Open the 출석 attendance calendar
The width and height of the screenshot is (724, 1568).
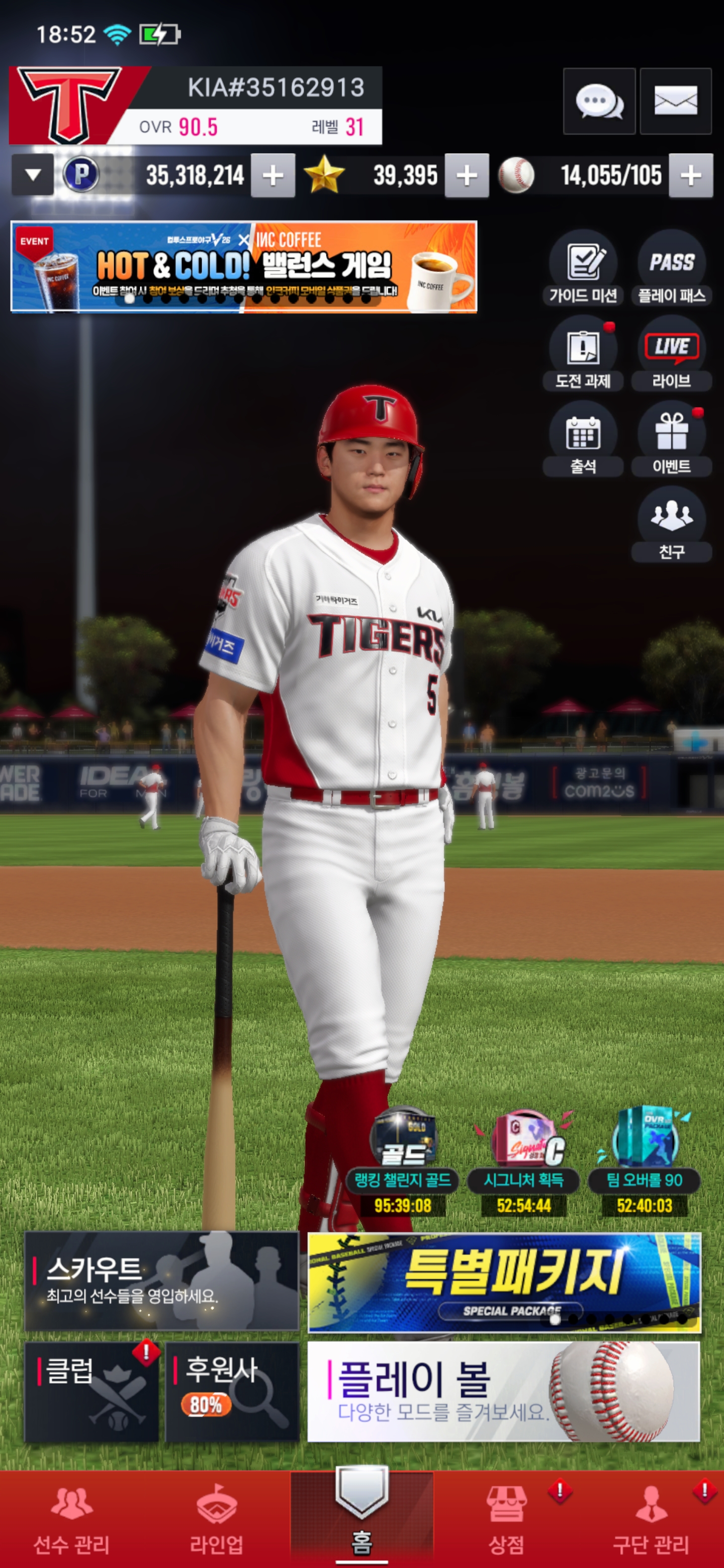(x=583, y=439)
